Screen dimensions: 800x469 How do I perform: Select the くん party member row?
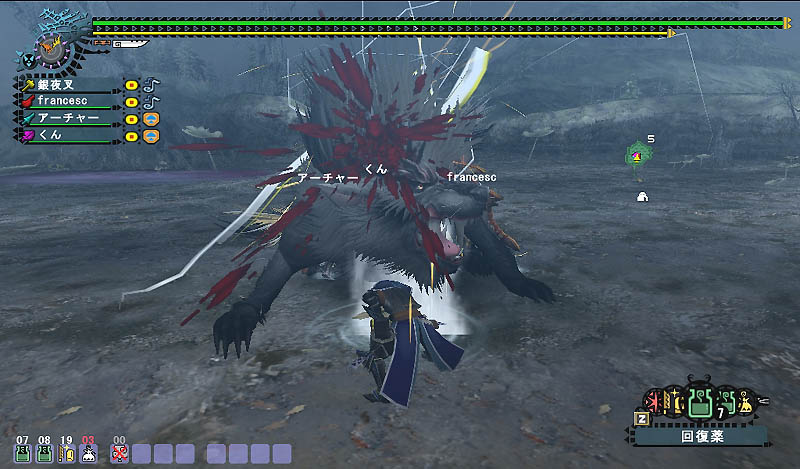coord(70,134)
